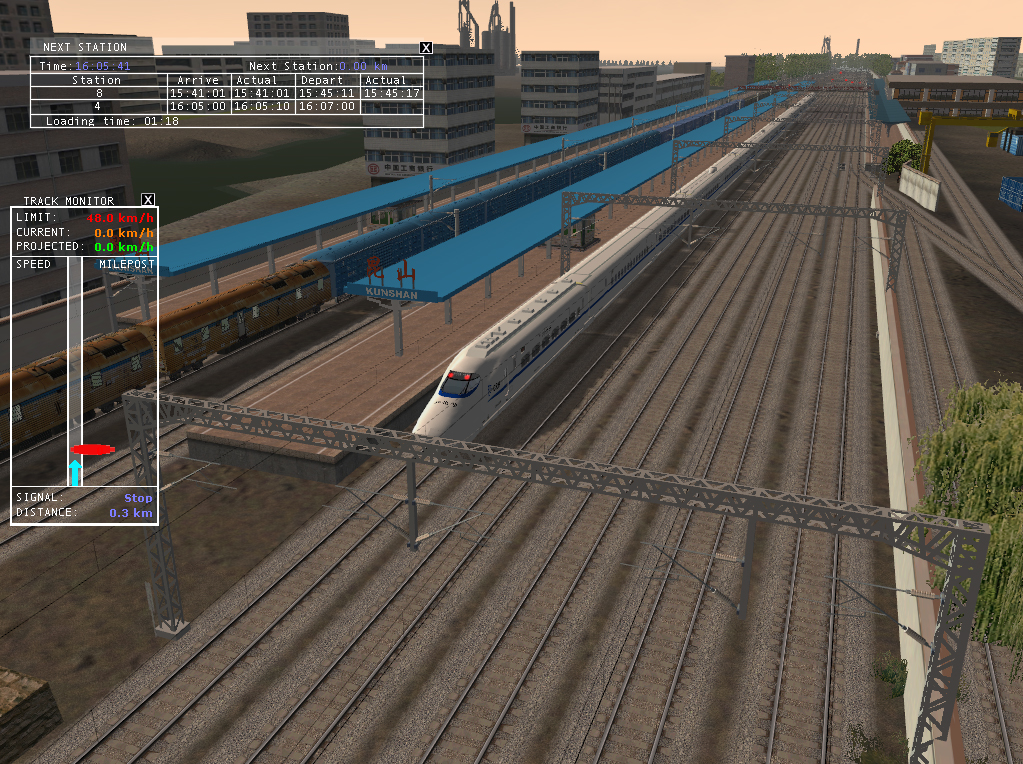The image size is (1023, 764).
Task: Close the Track Monitor window
Action: (x=148, y=200)
